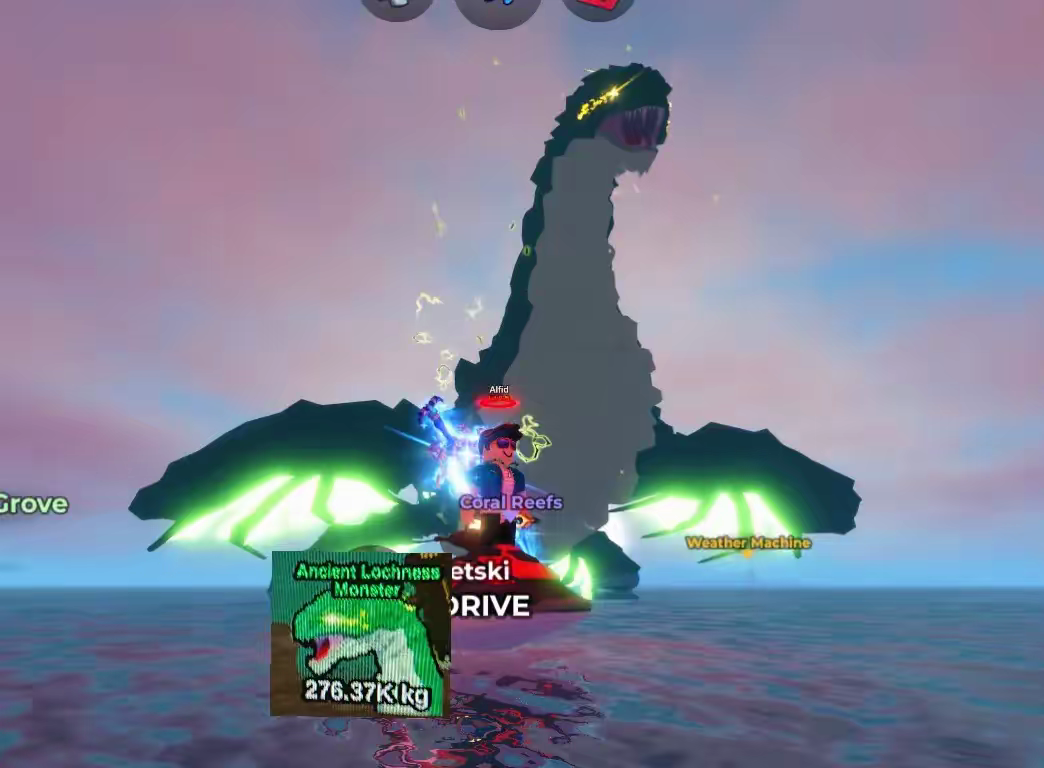The height and width of the screenshot is (768, 1044).
Task: Select the Ancient Lochness Monster fish card
Action: click(360, 634)
